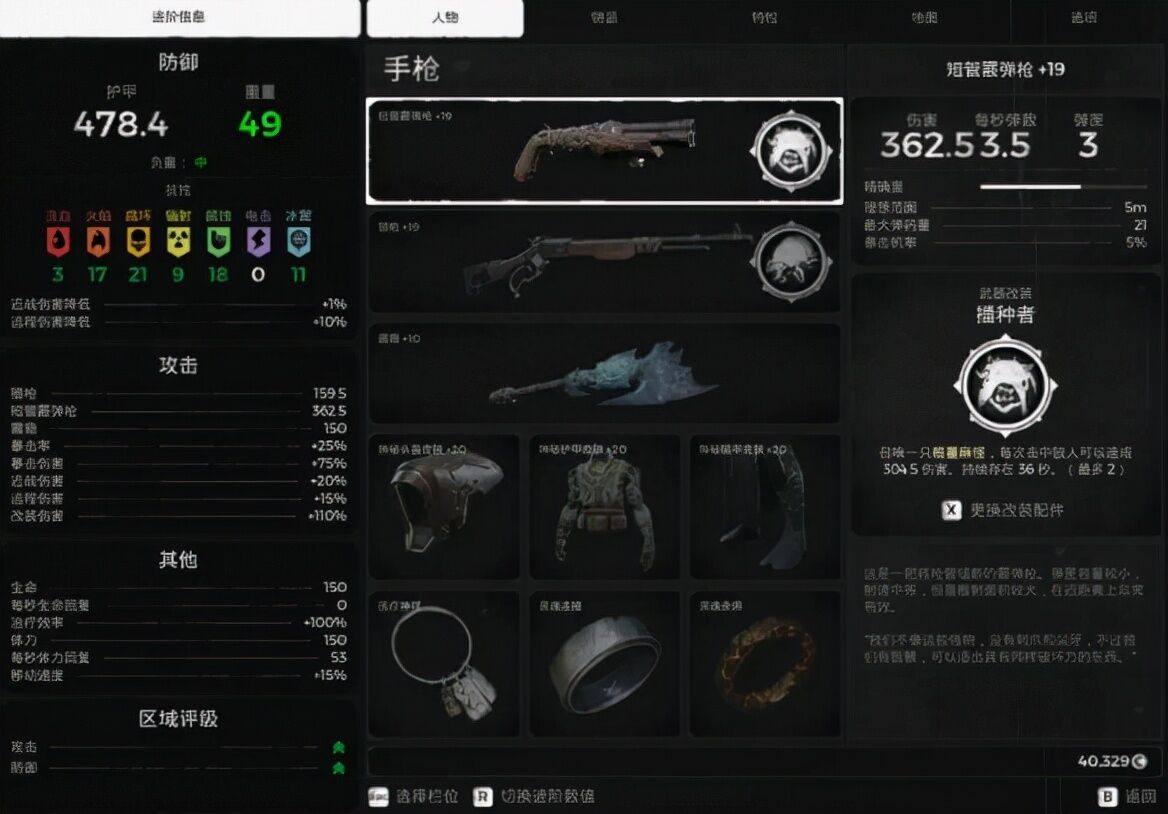This screenshot has width=1168, height=814.
Task: Select the lever-action long gun slot
Action: tap(560, 262)
